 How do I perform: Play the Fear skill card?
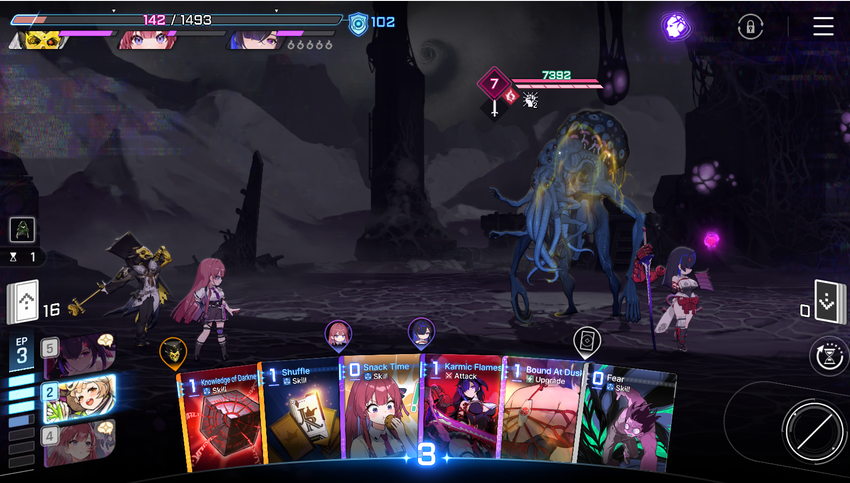pyautogui.click(x=625, y=420)
